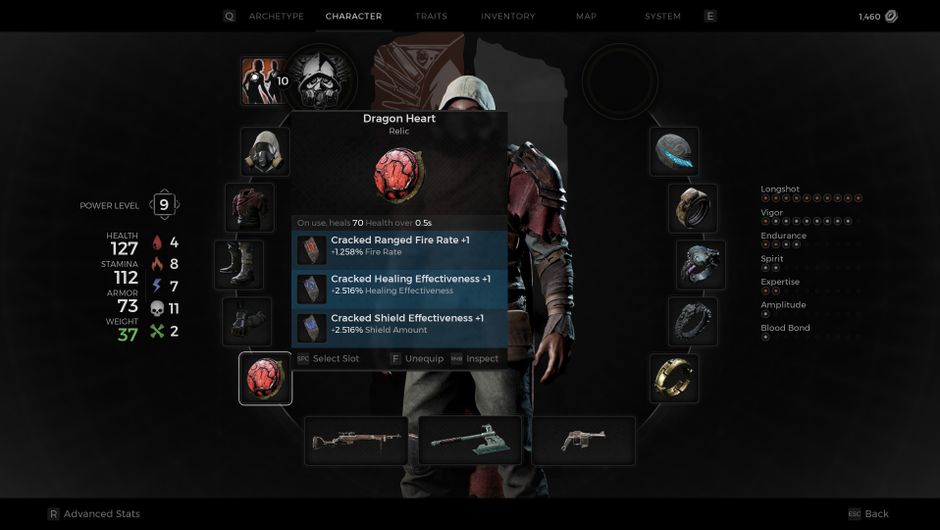Open the System tab

[662, 16]
